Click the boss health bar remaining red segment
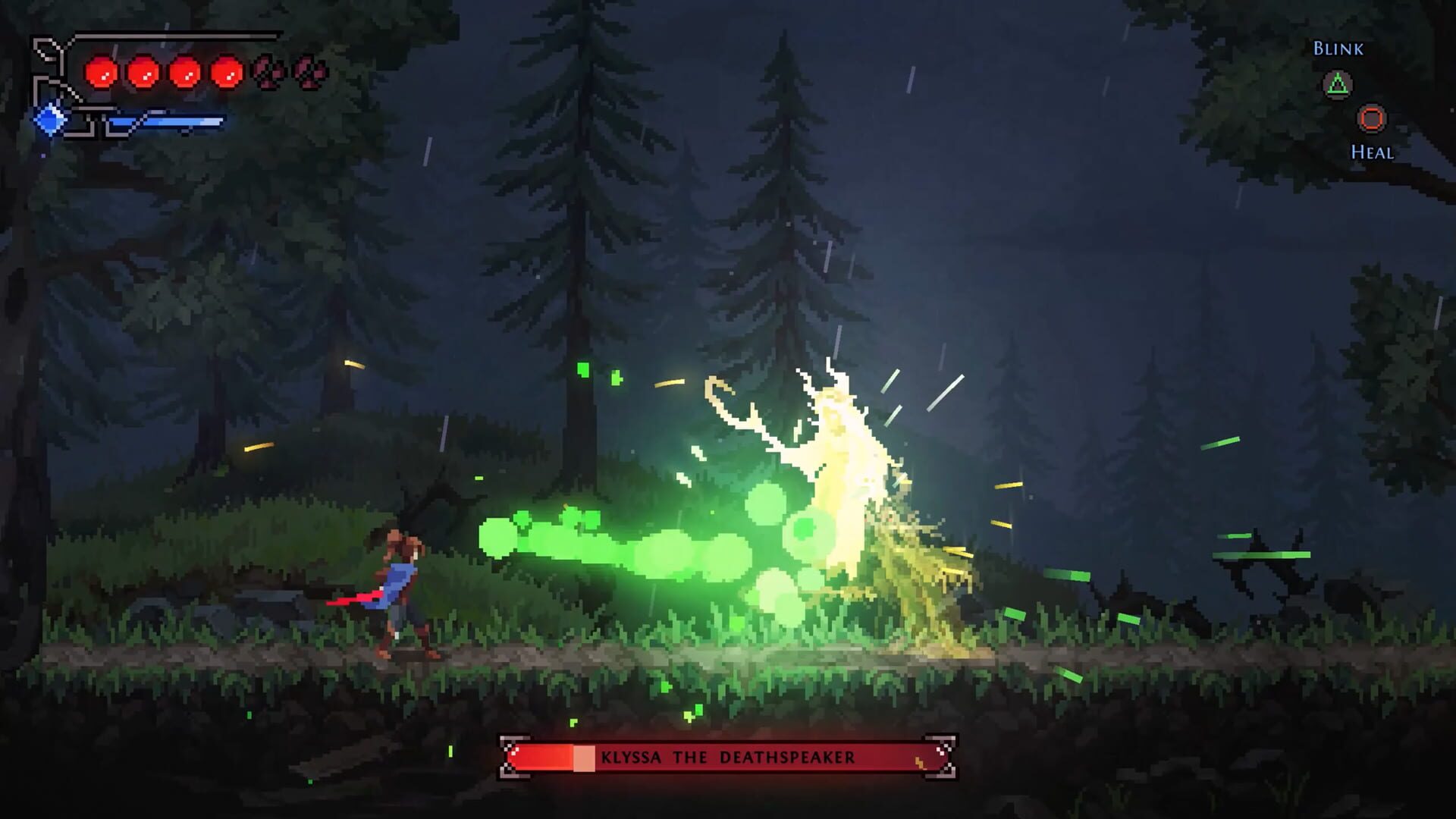The height and width of the screenshot is (819, 1456). (543, 756)
